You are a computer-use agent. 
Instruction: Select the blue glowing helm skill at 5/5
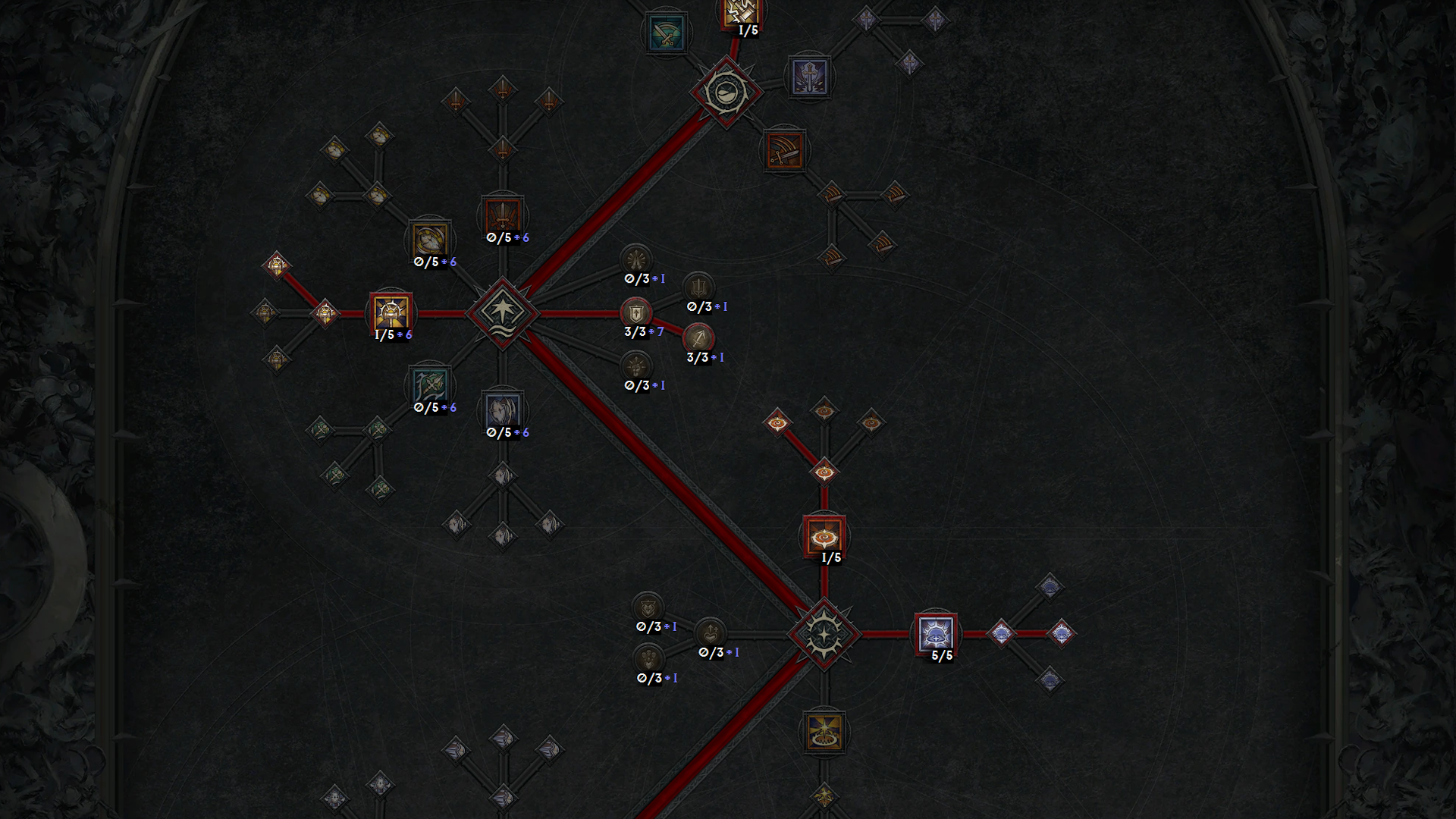pyautogui.click(x=936, y=634)
